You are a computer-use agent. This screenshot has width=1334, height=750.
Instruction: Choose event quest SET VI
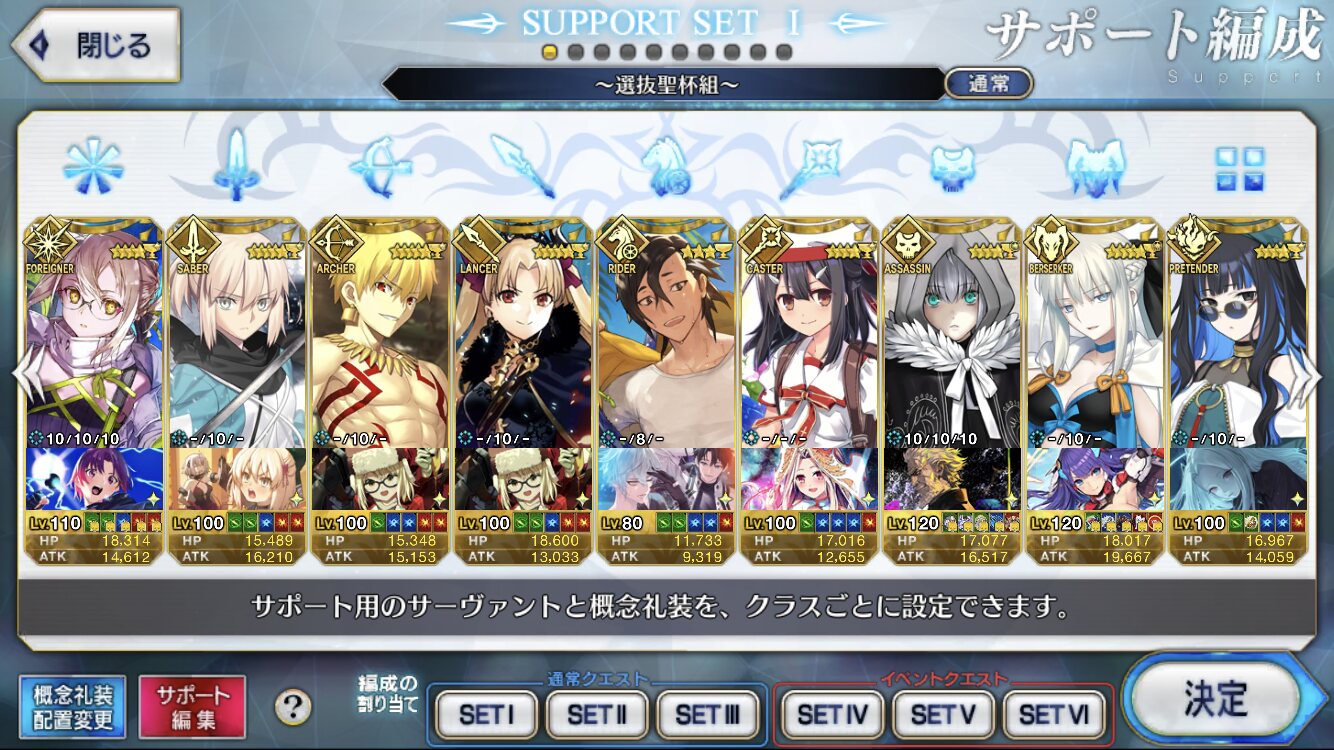(1054, 715)
